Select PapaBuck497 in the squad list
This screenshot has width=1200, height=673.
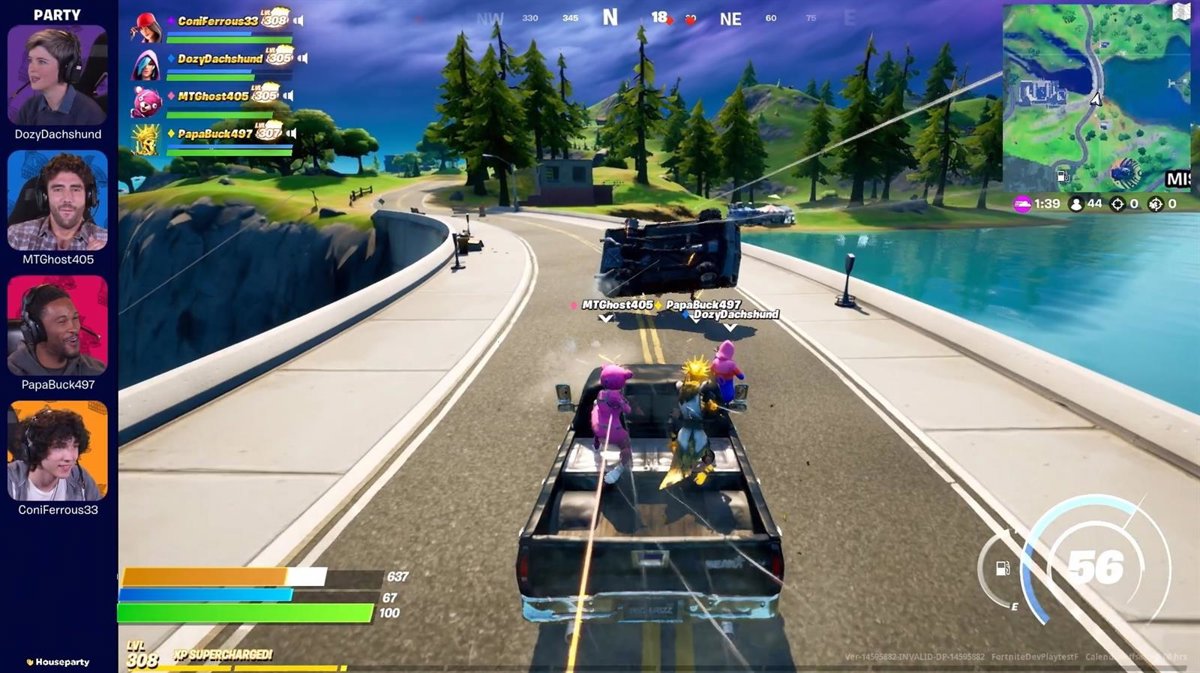point(213,133)
